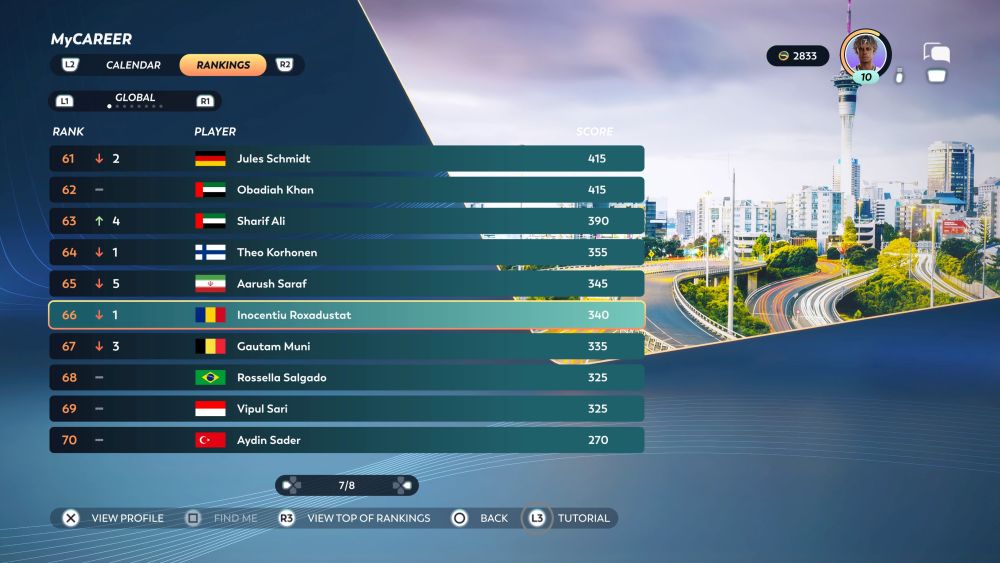Image resolution: width=1000 pixels, height=563 pixels.
Task: Highlight Inocentiu Roxadustat's ranking row
Action: (346, 315)
